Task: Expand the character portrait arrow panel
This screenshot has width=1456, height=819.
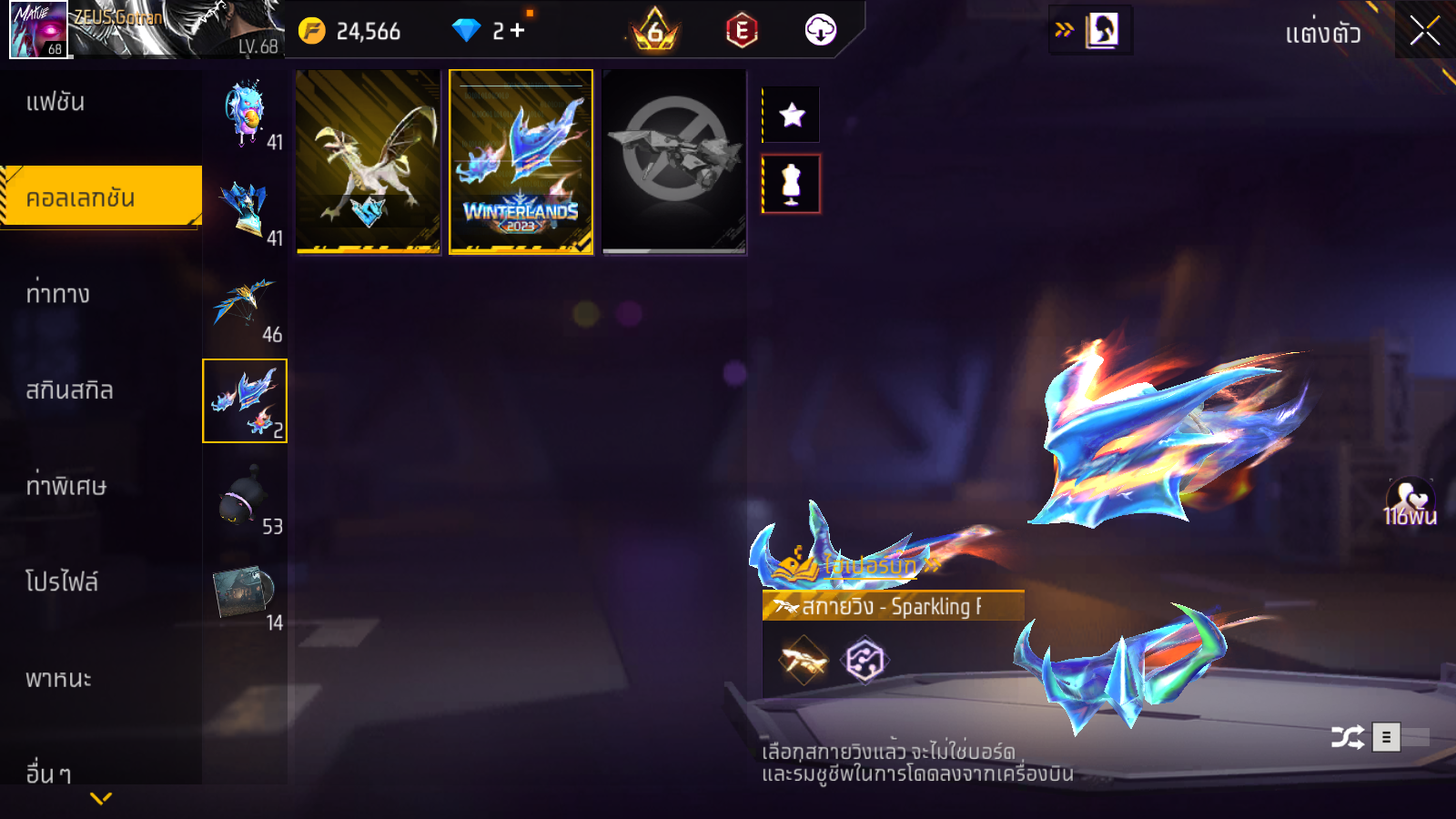Action: [1089, 30]
